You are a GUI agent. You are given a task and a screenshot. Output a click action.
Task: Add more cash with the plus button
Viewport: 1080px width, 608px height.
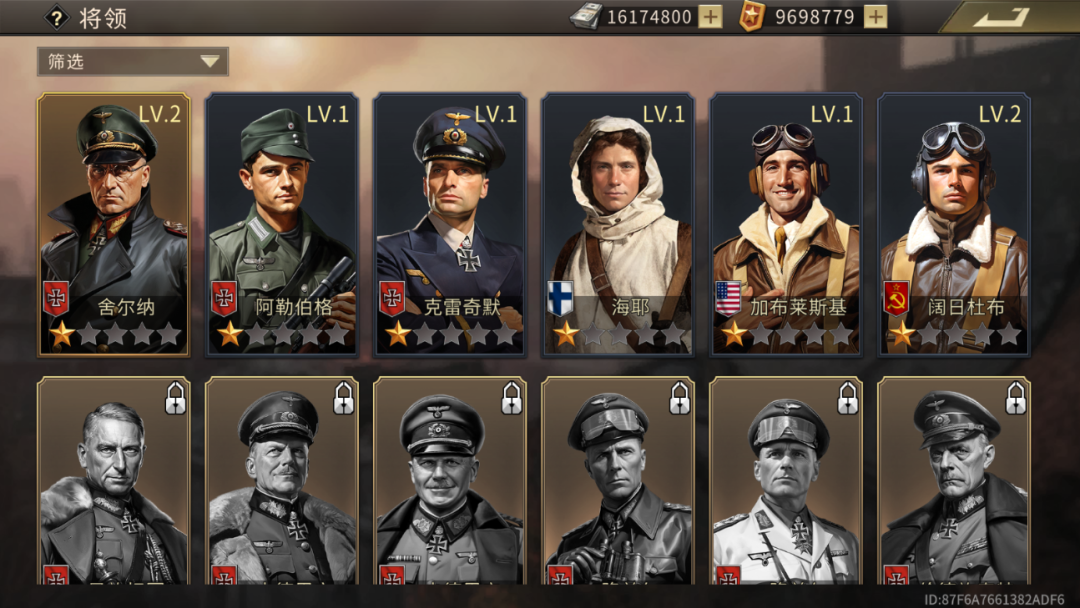coord(710,17)
